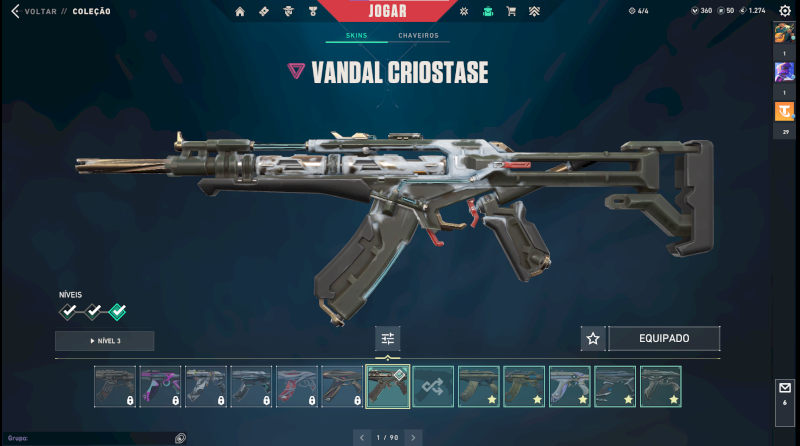Toggle the favorite star button

(x=593, y=338)
